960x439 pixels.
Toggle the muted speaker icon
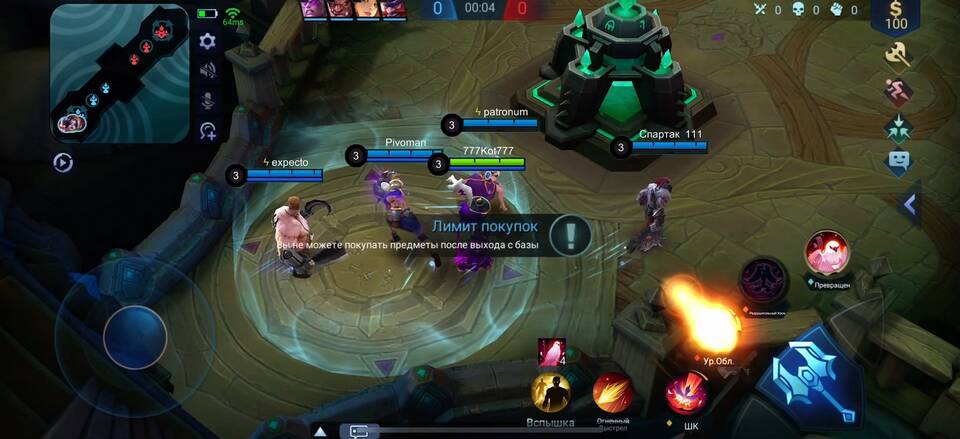208,70
